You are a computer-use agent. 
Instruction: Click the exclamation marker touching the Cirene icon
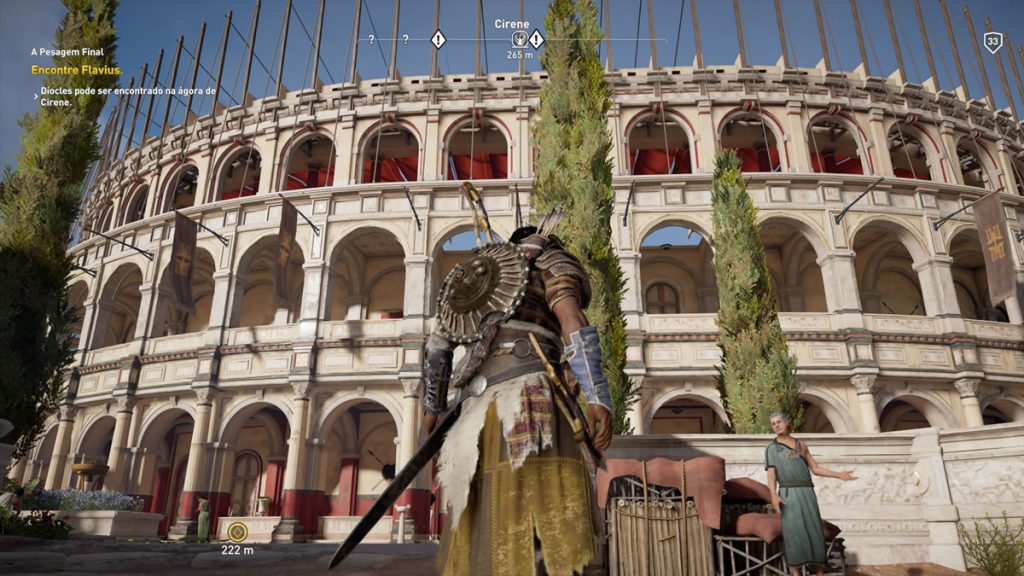[x=537, y=39]
